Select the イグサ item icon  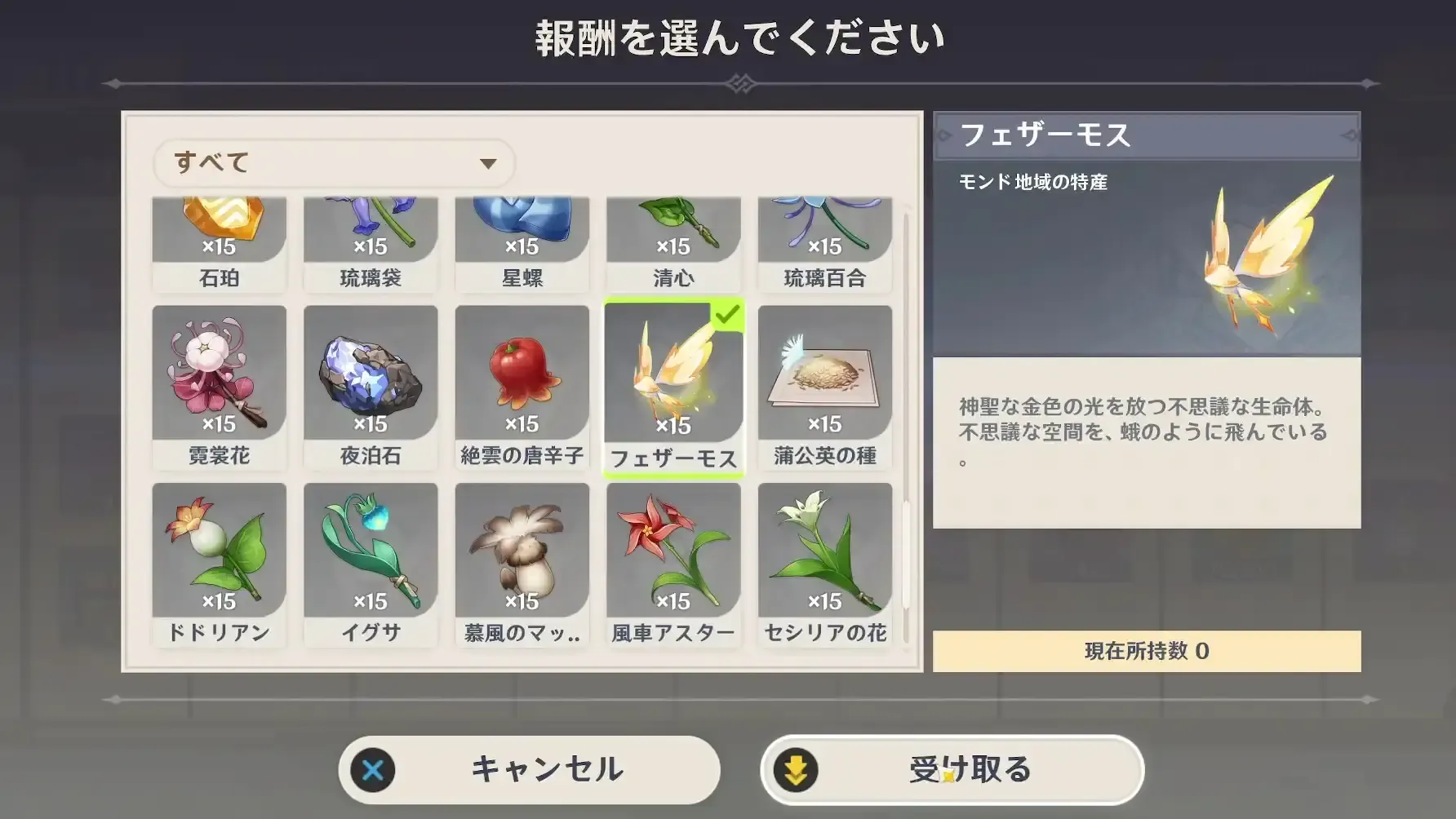coord(371,555)
